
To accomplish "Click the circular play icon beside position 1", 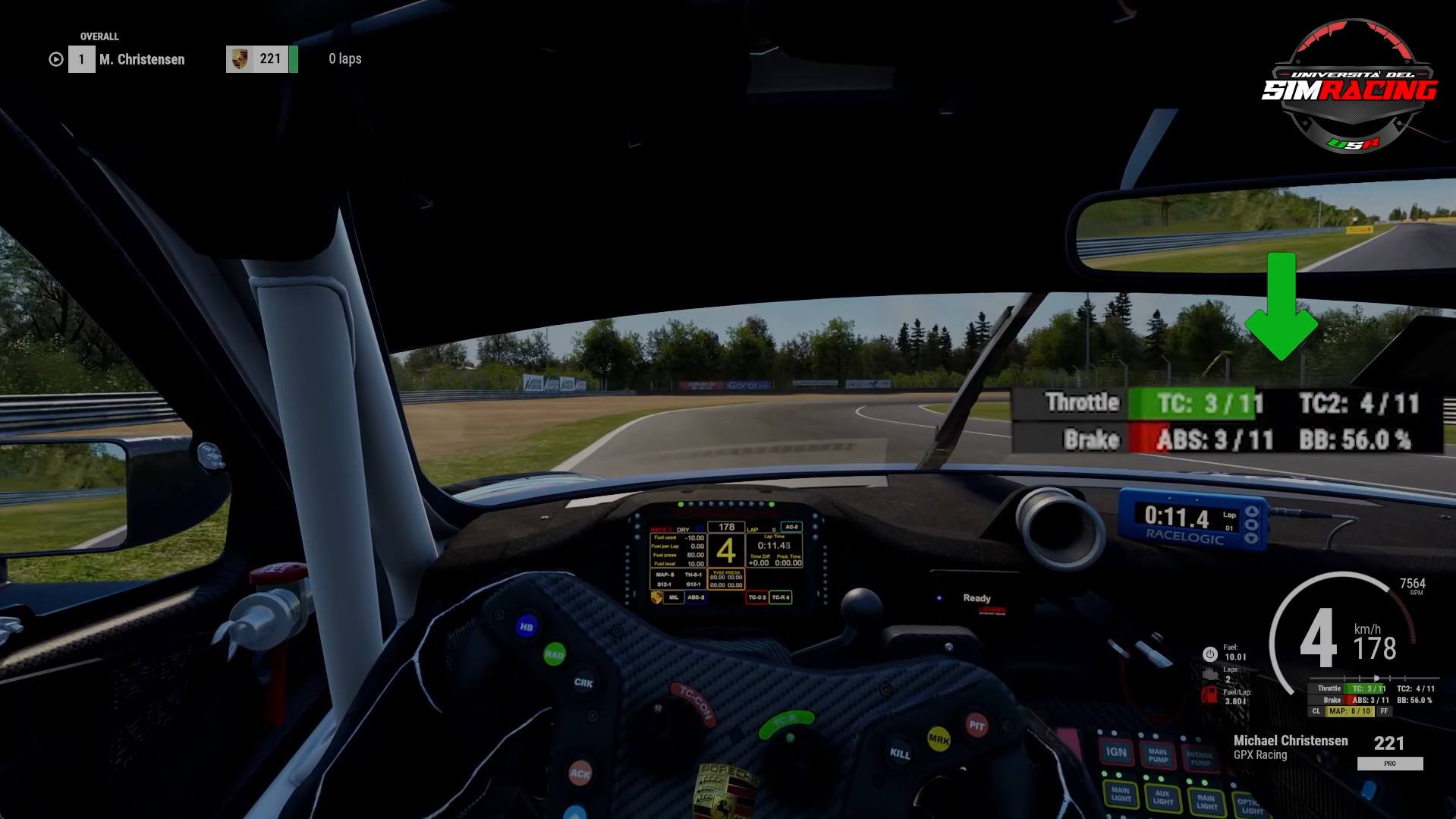I will pos(55,59).
